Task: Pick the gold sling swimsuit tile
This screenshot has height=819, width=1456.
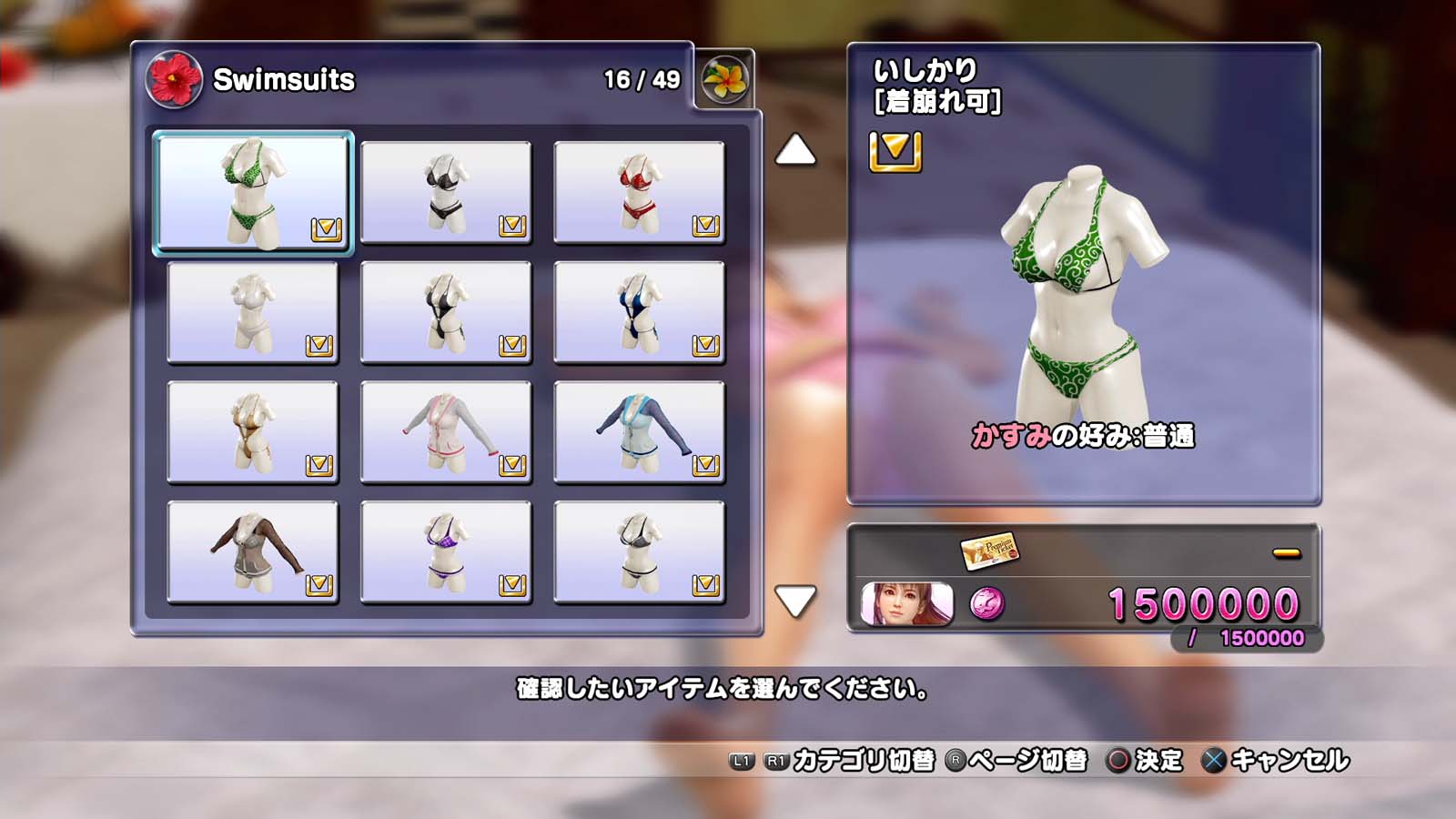Action: (x=253, y=432)
